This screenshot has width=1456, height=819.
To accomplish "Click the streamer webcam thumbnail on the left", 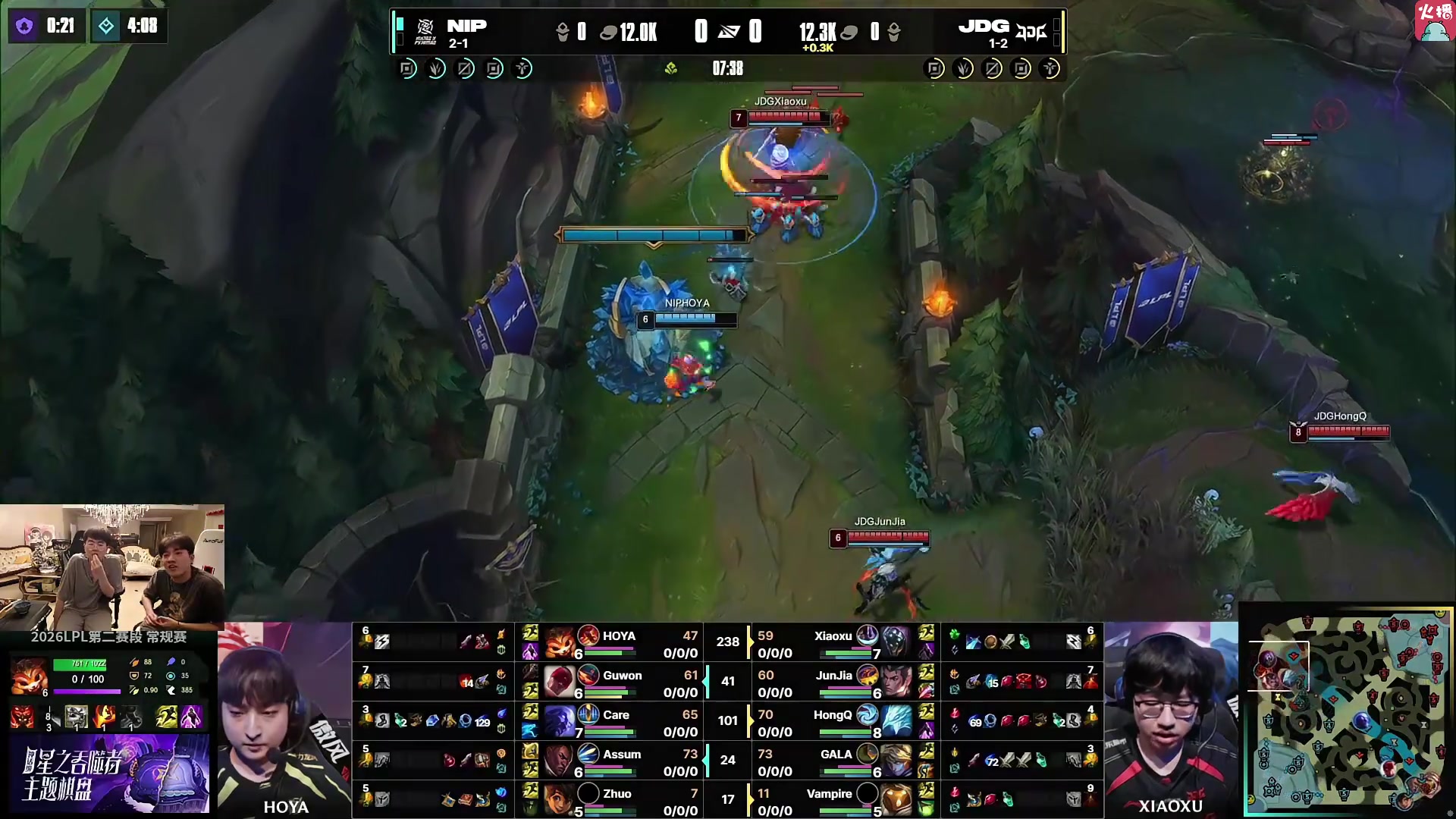I will pos(112,565).
